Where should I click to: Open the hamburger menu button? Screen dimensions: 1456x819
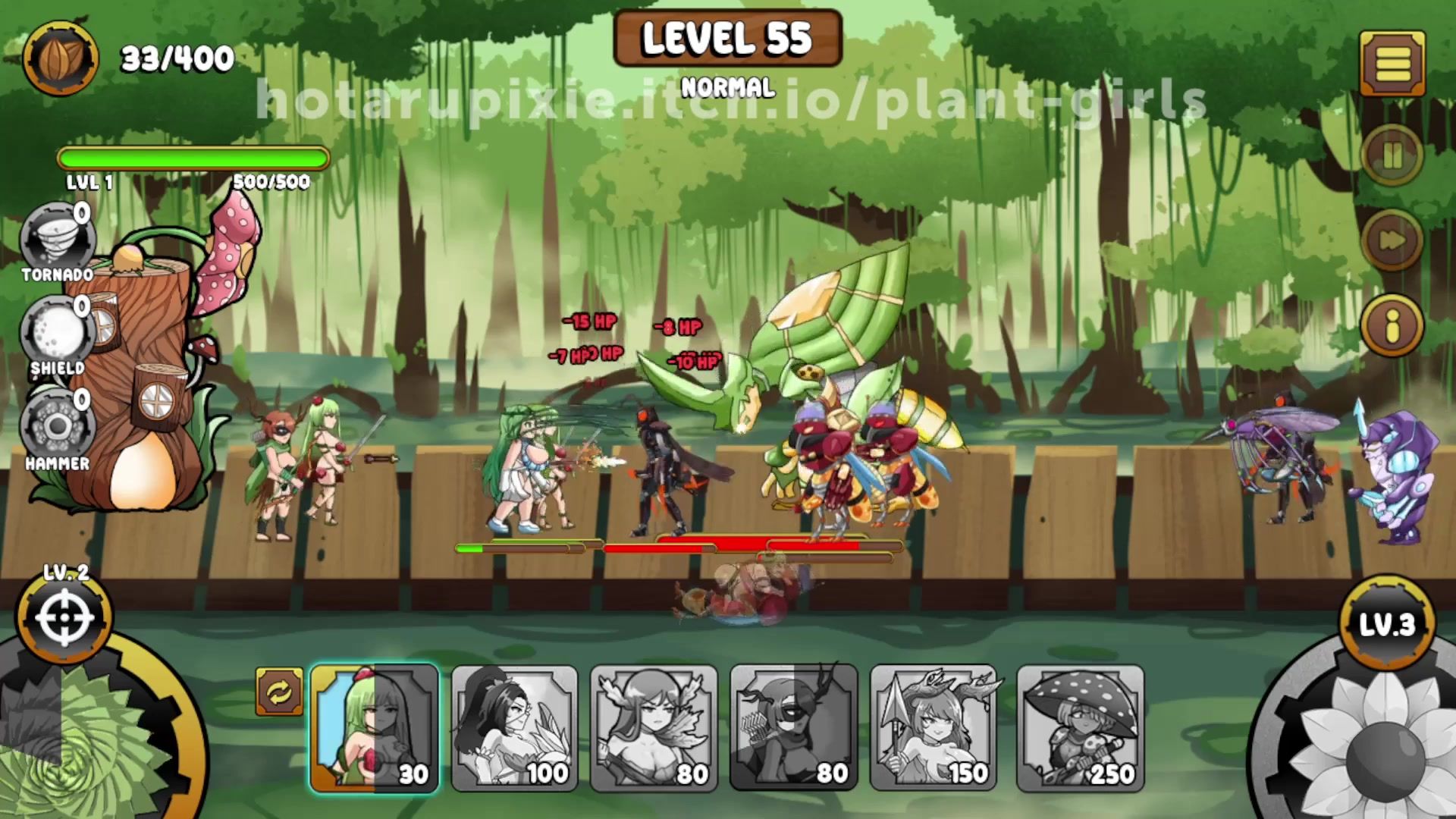click(x=1392, y=64)
